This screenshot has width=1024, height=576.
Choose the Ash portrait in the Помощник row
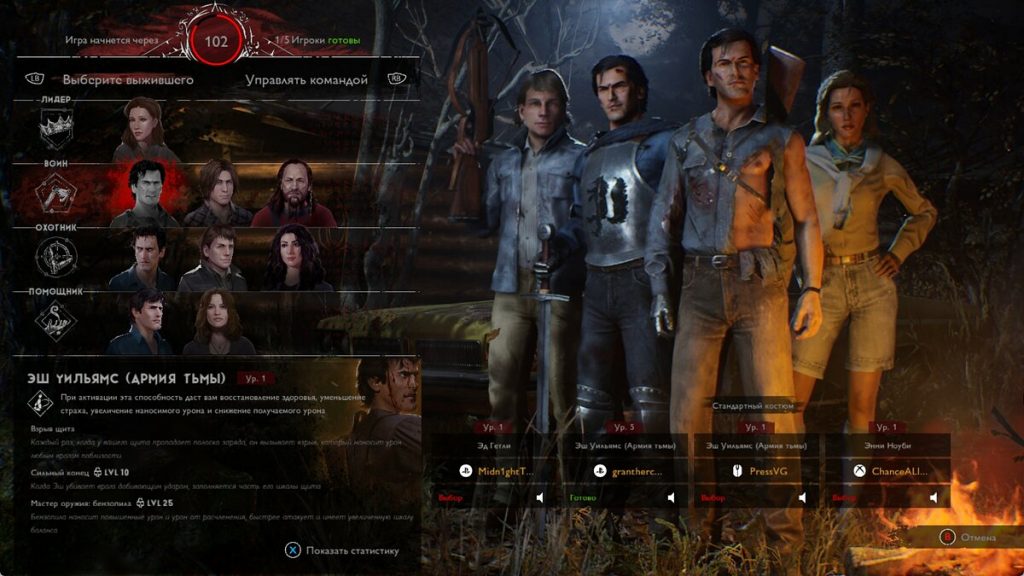click(x=144, y=322)
